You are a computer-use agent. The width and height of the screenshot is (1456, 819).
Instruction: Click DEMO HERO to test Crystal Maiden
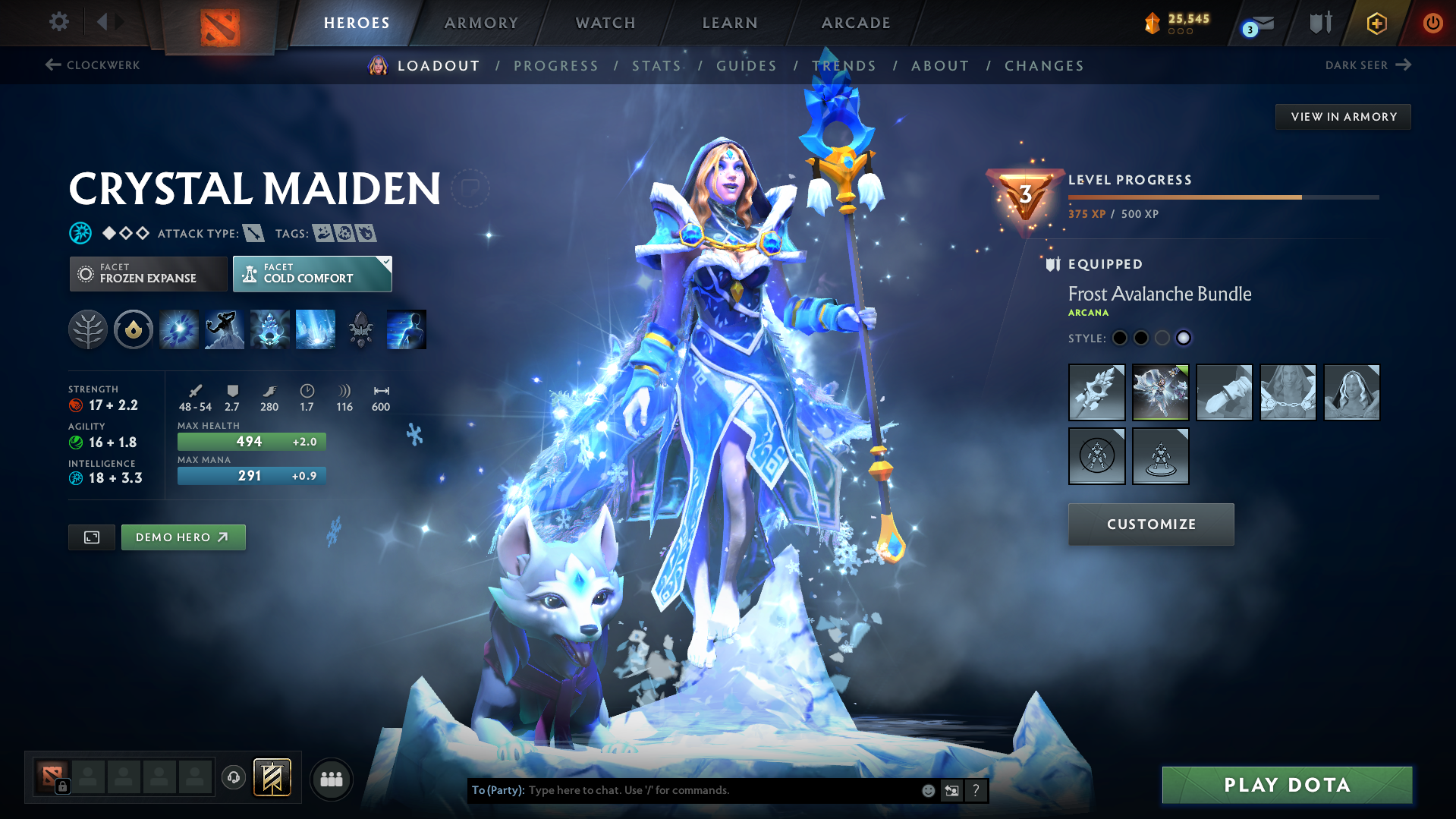[x=183, y=537]
